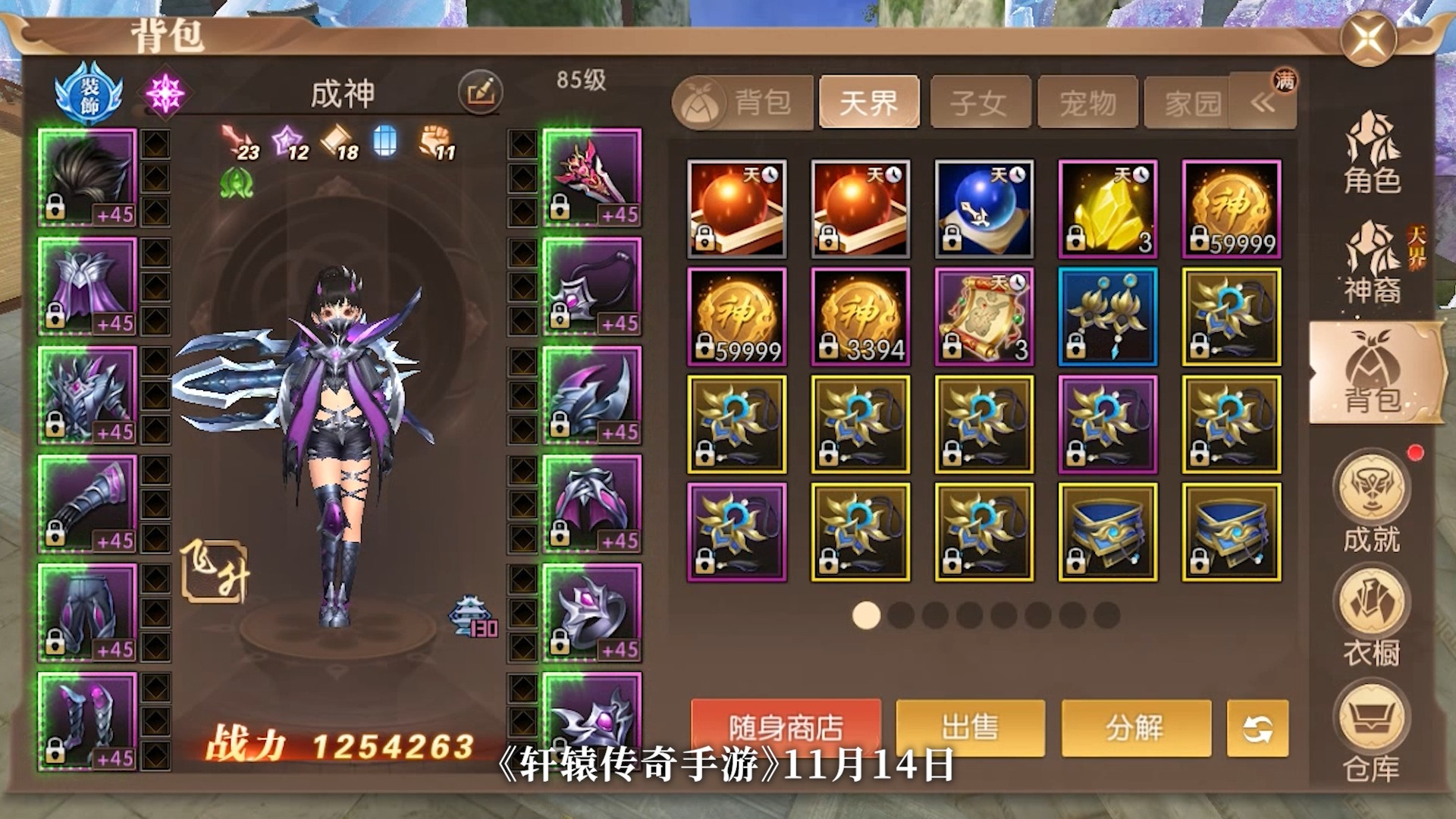Edit the character name 成神

[x=480, y=93]
